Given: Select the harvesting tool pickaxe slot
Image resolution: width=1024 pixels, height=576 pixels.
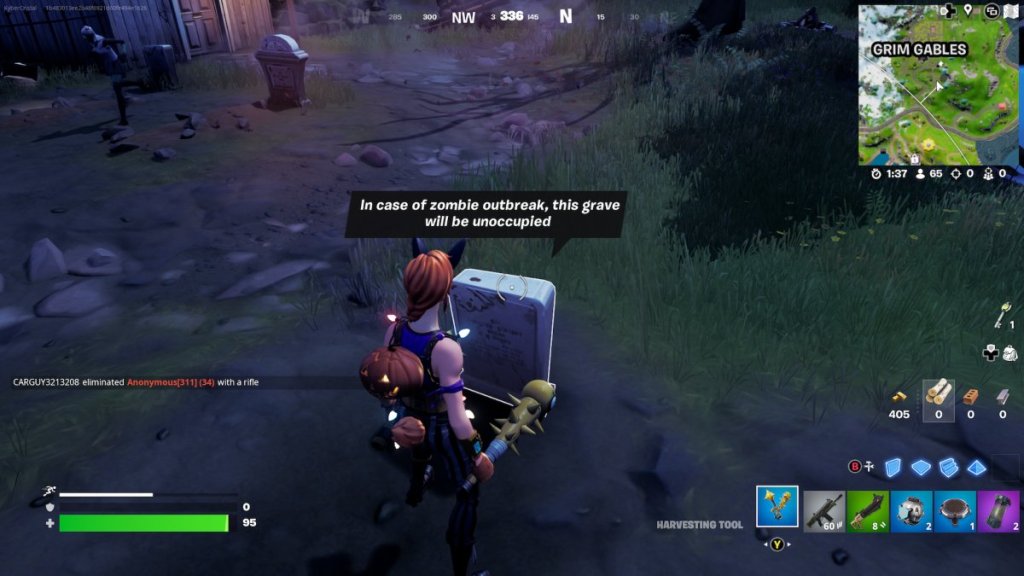Looking at the screenshot, I should [x=777, y=507].
